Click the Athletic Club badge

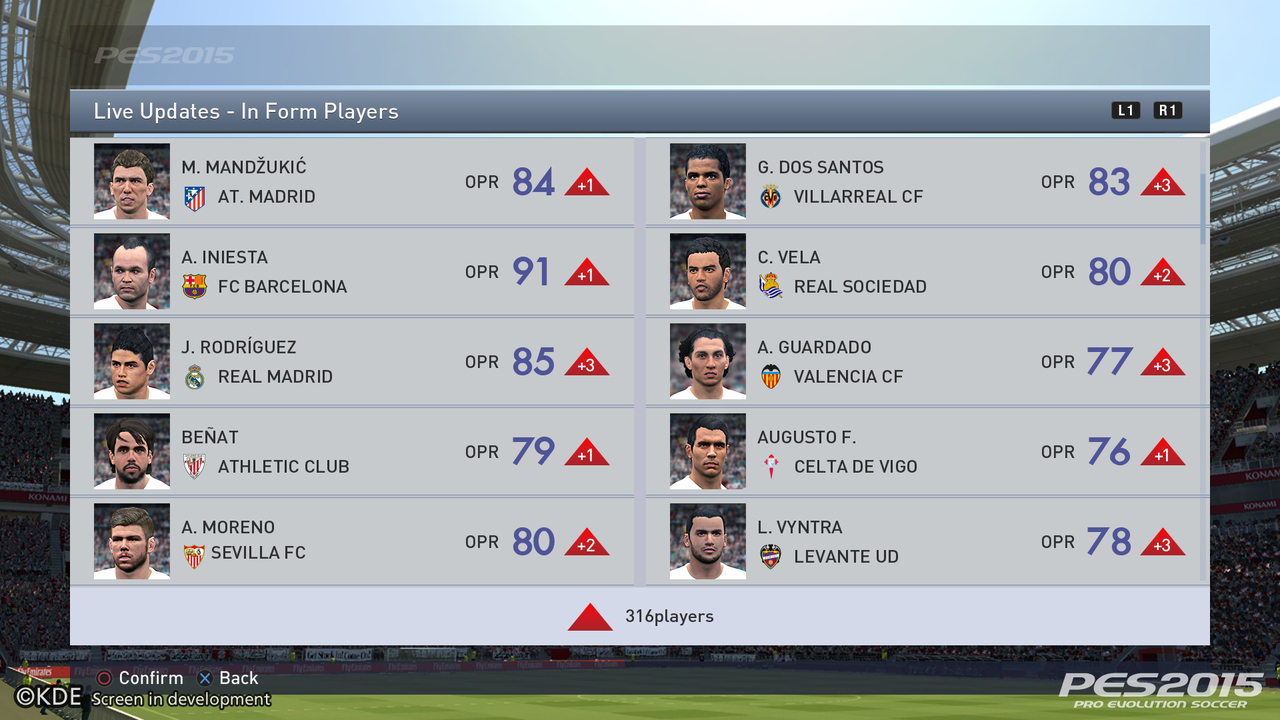coord(196,466)
